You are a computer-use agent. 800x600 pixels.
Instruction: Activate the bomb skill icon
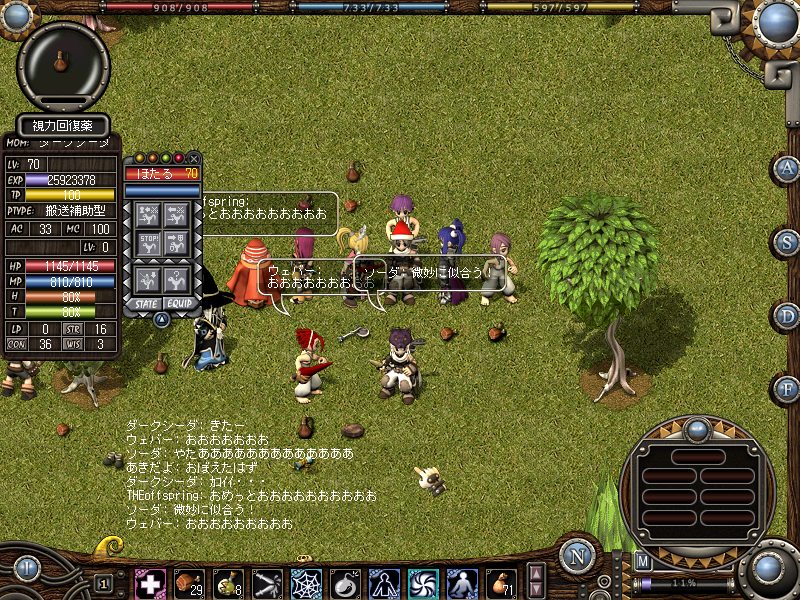(345, 583)
